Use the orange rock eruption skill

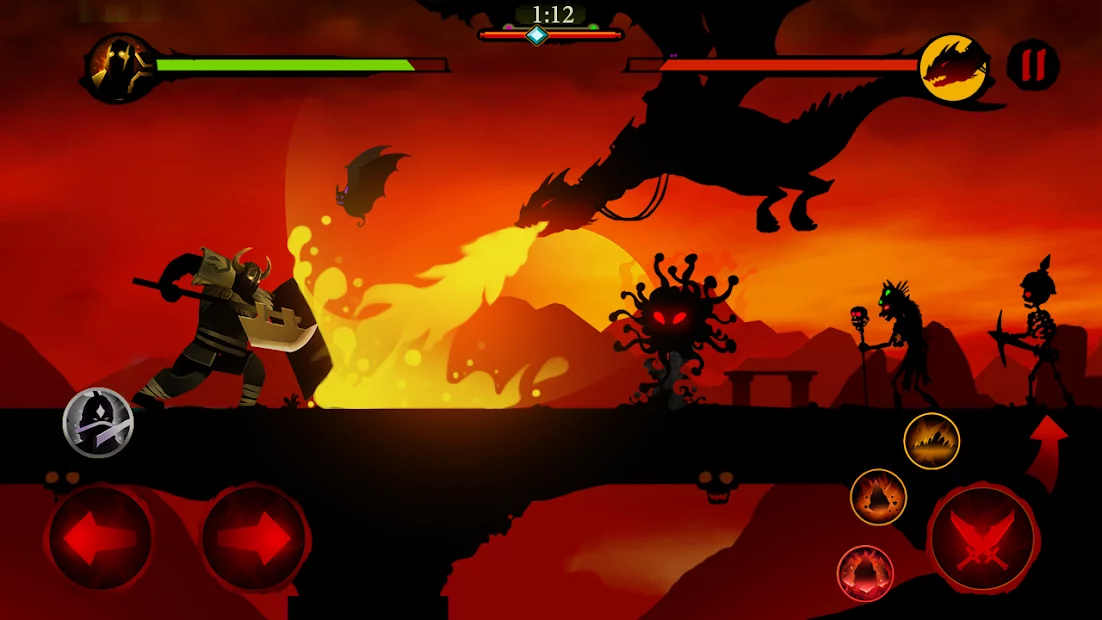878,497
